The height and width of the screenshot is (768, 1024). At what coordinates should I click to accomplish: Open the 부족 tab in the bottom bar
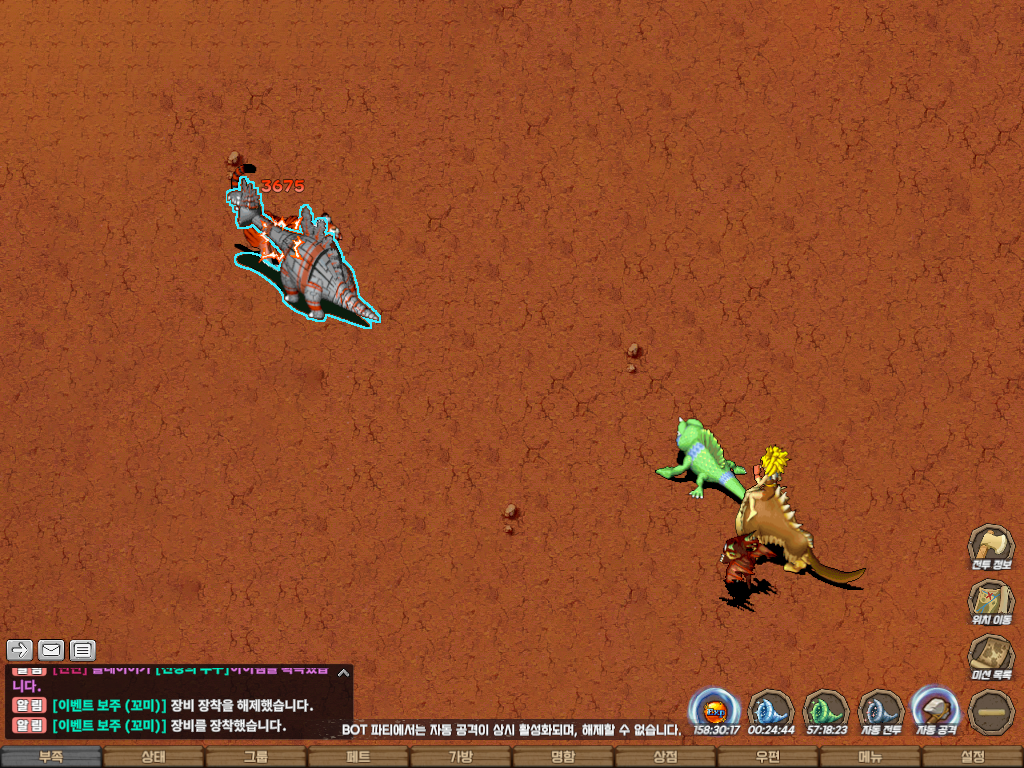pyautogui.click(x=51, y=757)
